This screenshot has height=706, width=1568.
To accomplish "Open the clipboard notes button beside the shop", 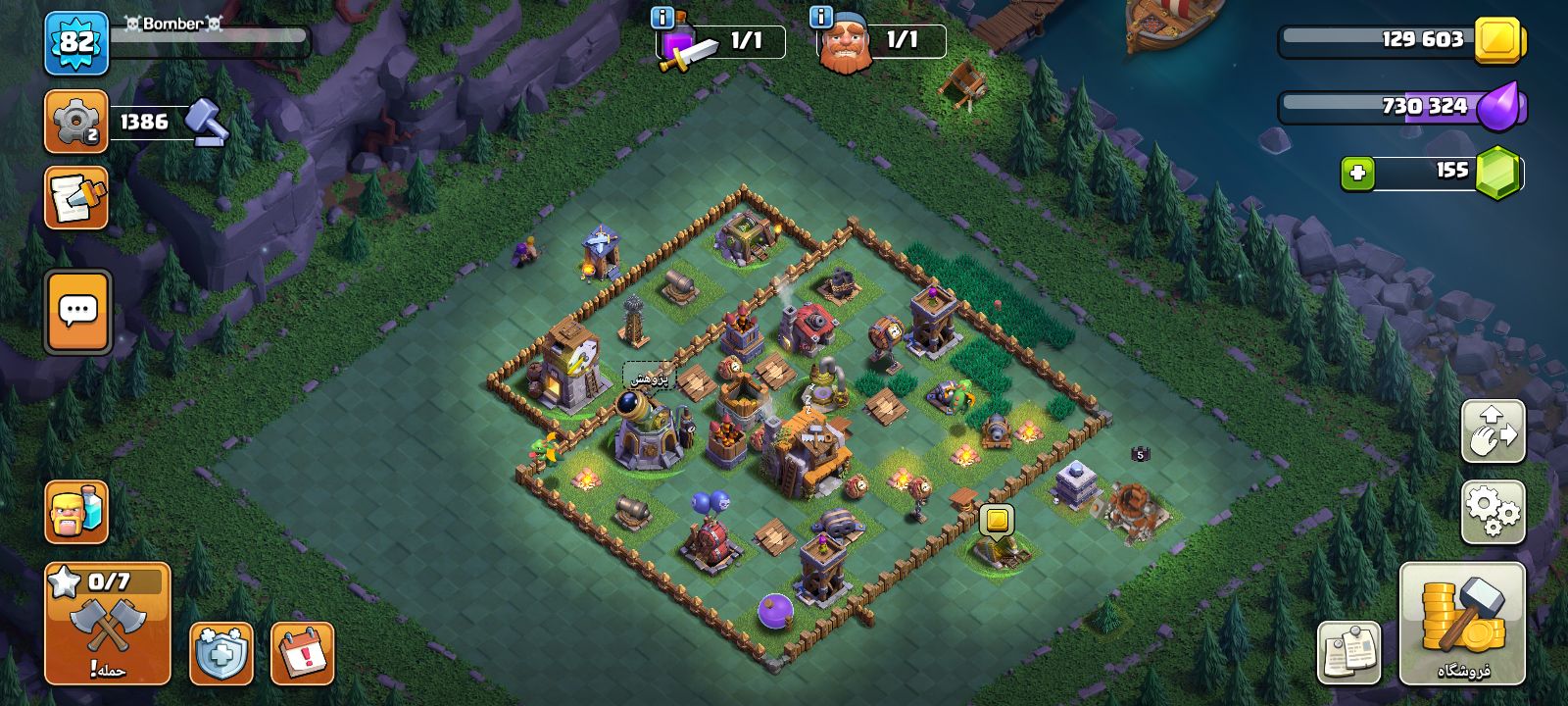I will 1348,653.
